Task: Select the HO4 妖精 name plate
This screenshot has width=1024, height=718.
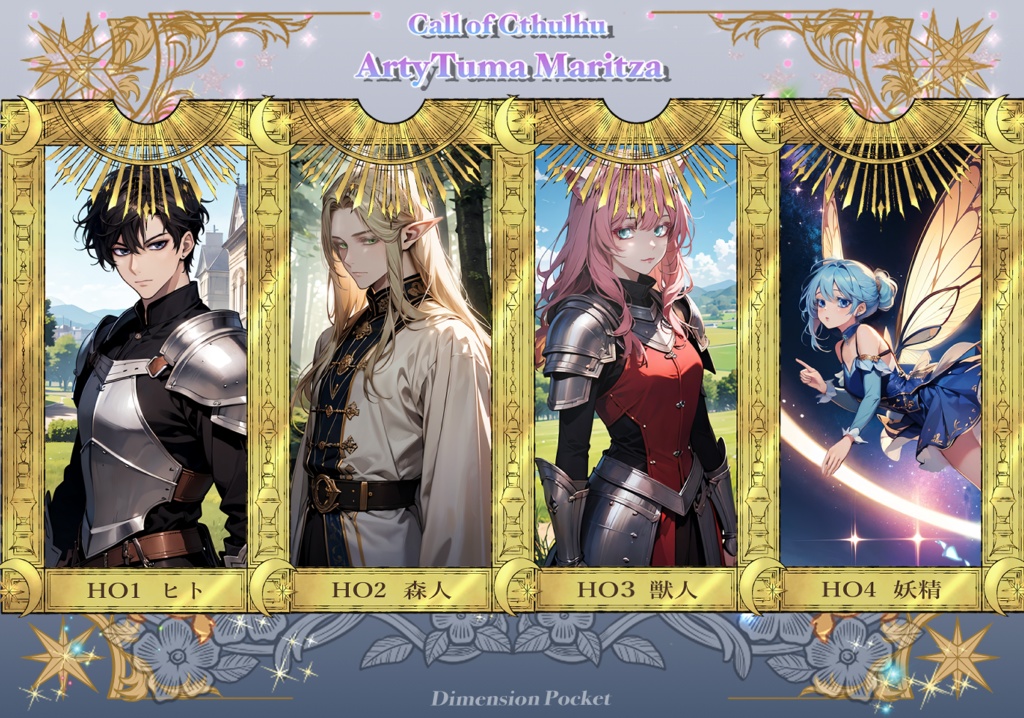Action: click(880, 590)
